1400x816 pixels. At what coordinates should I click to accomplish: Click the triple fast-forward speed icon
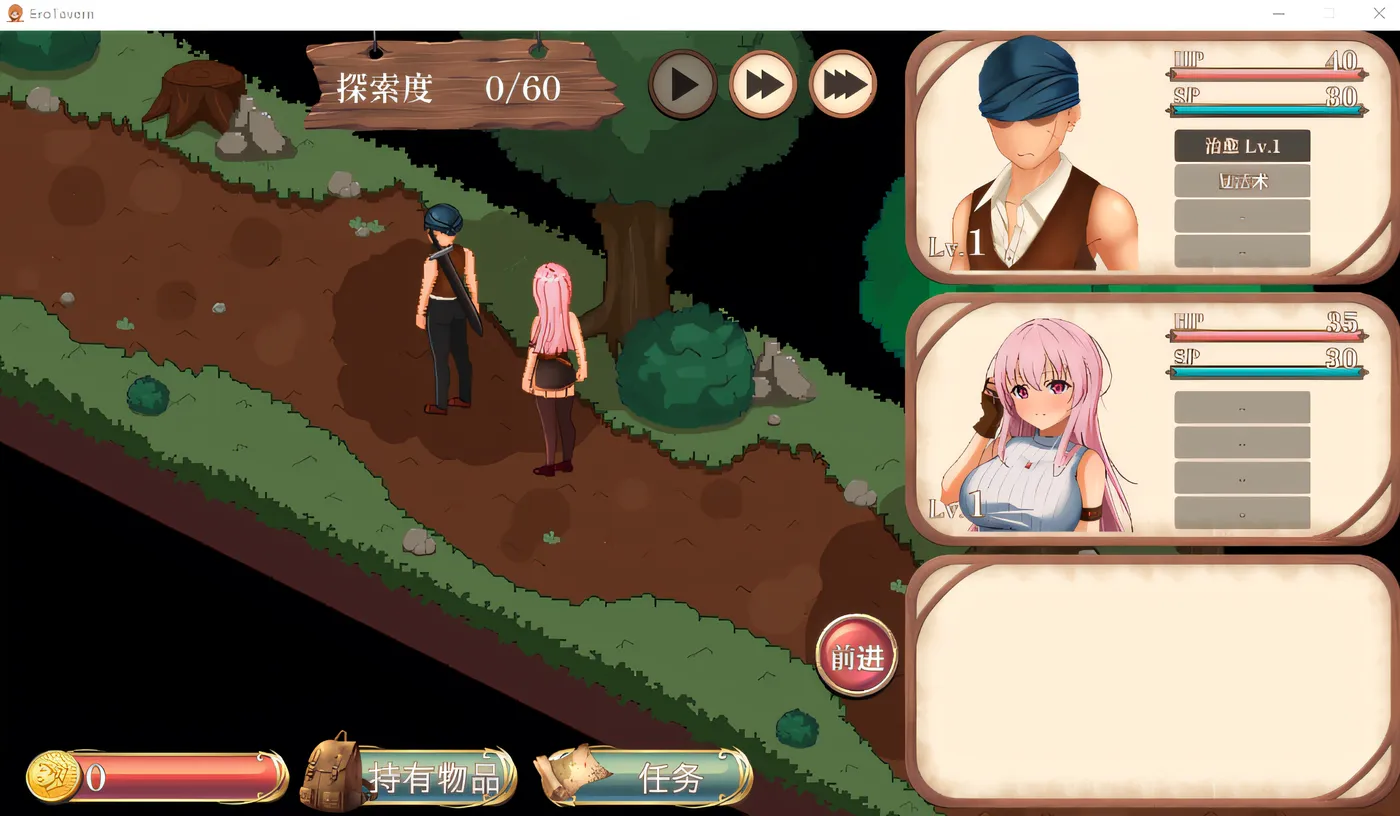tap(842, 84)
